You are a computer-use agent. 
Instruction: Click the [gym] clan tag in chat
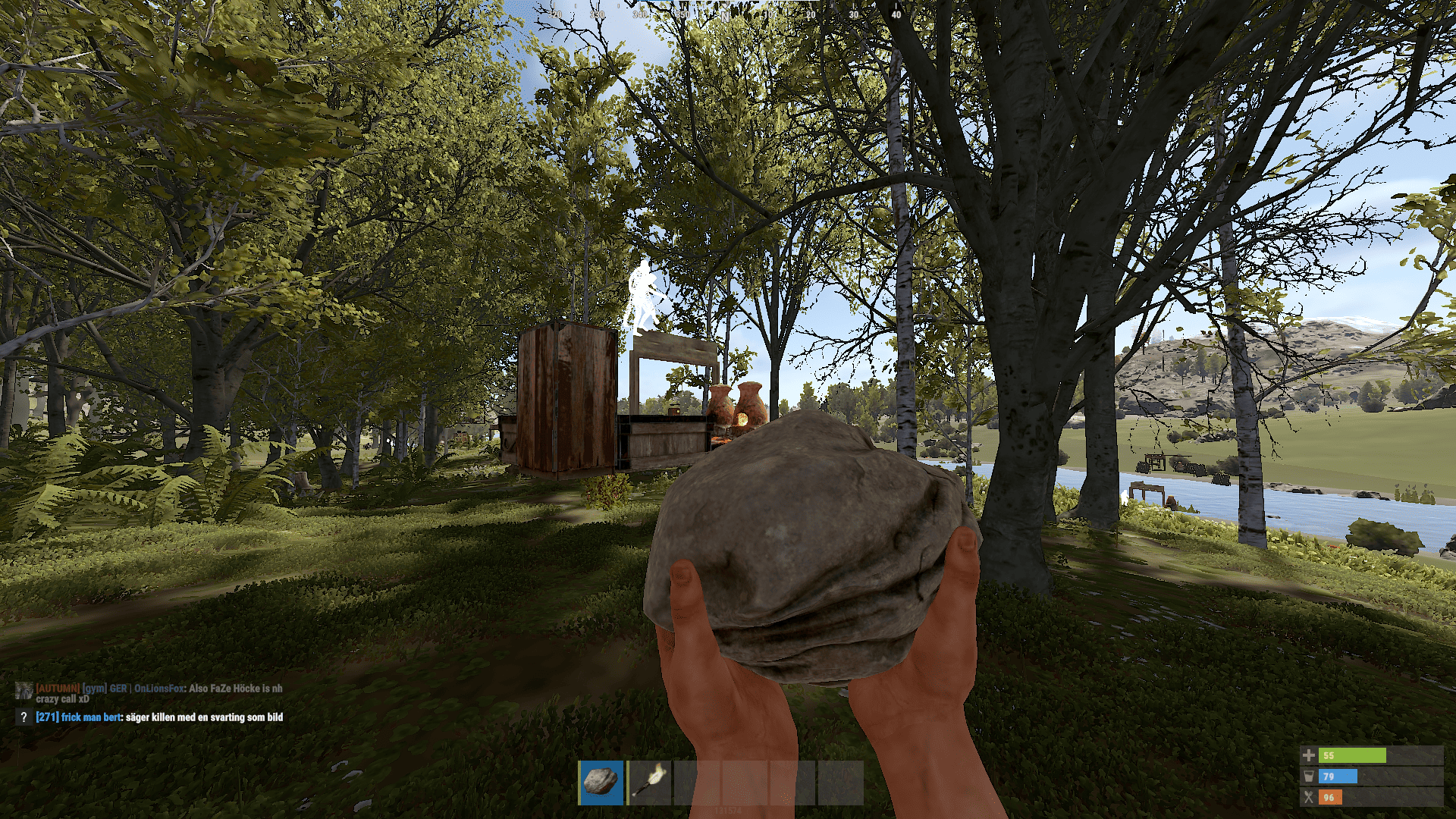coord(94,689)
